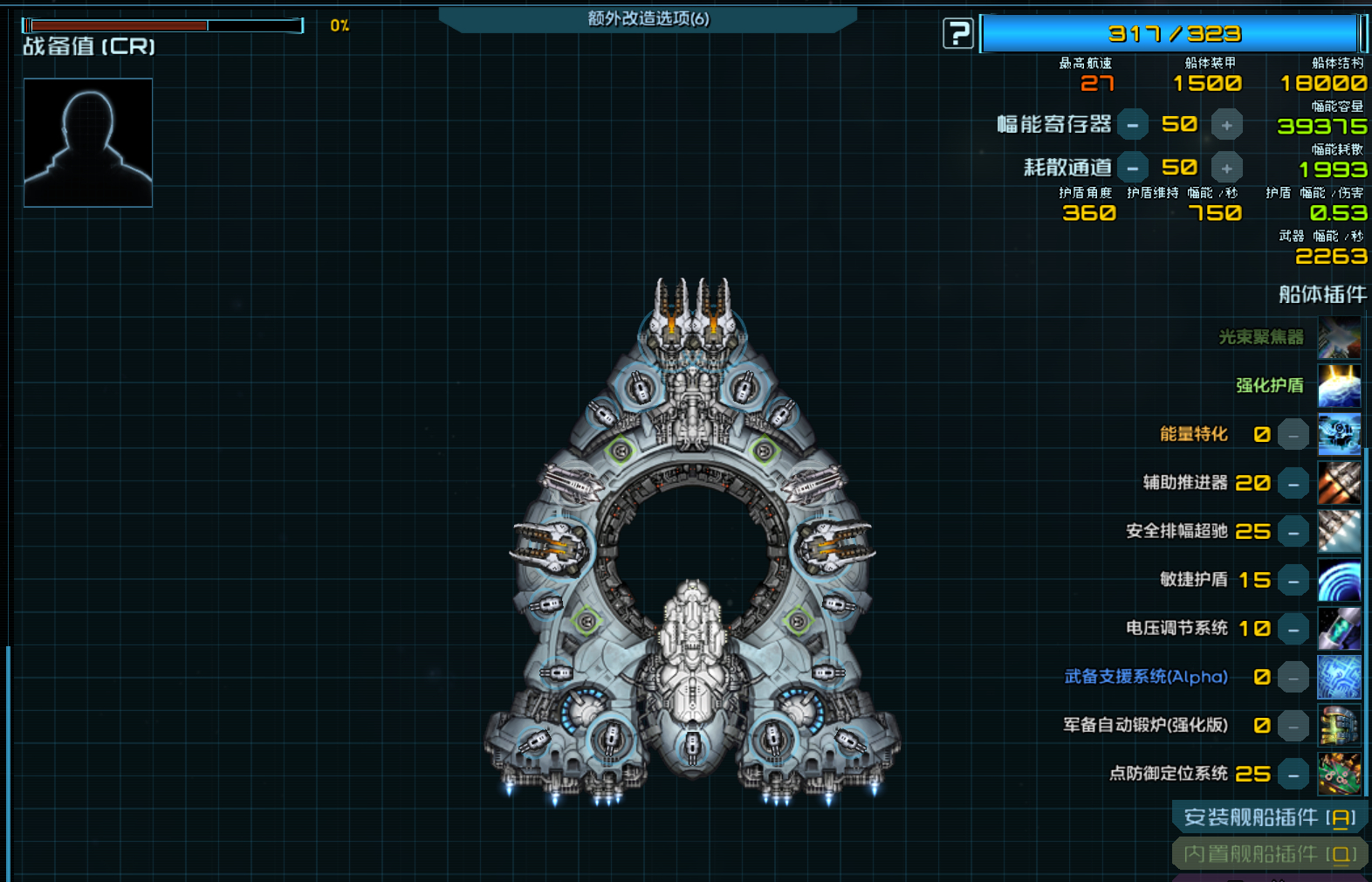Viewport: 1372px width, 882px height.
Task: Select the 光束聚焦器 hullmod icon
Action: click(1339, 338)
